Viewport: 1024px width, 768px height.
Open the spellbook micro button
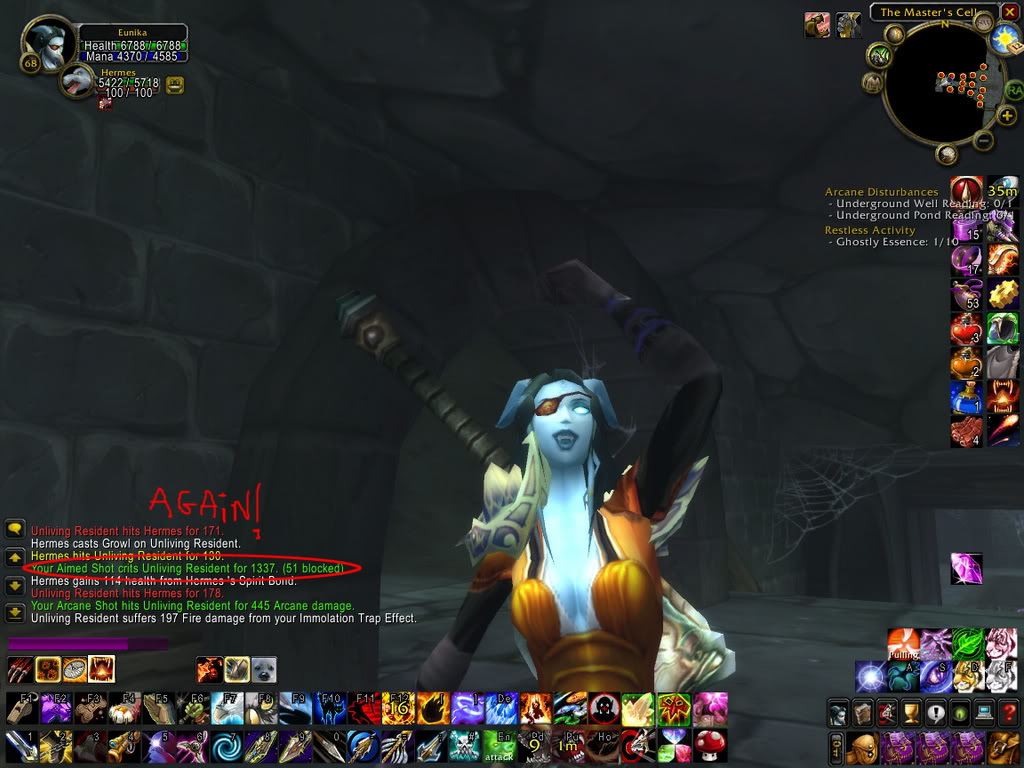(x=862, y=712)
